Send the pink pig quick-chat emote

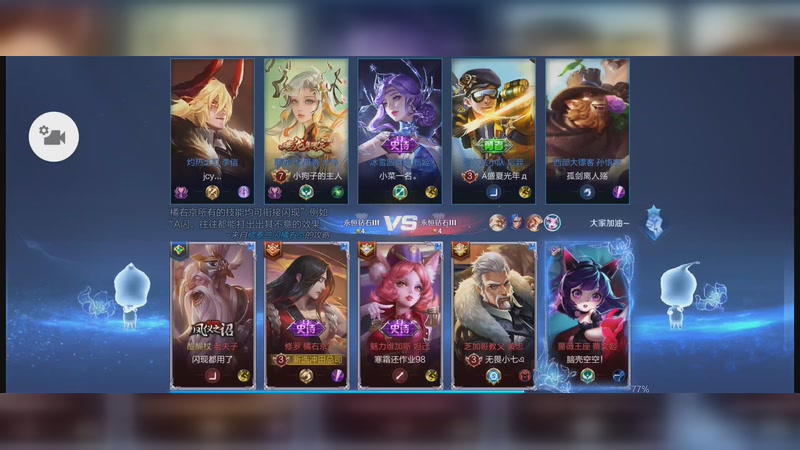click(552, 222)
